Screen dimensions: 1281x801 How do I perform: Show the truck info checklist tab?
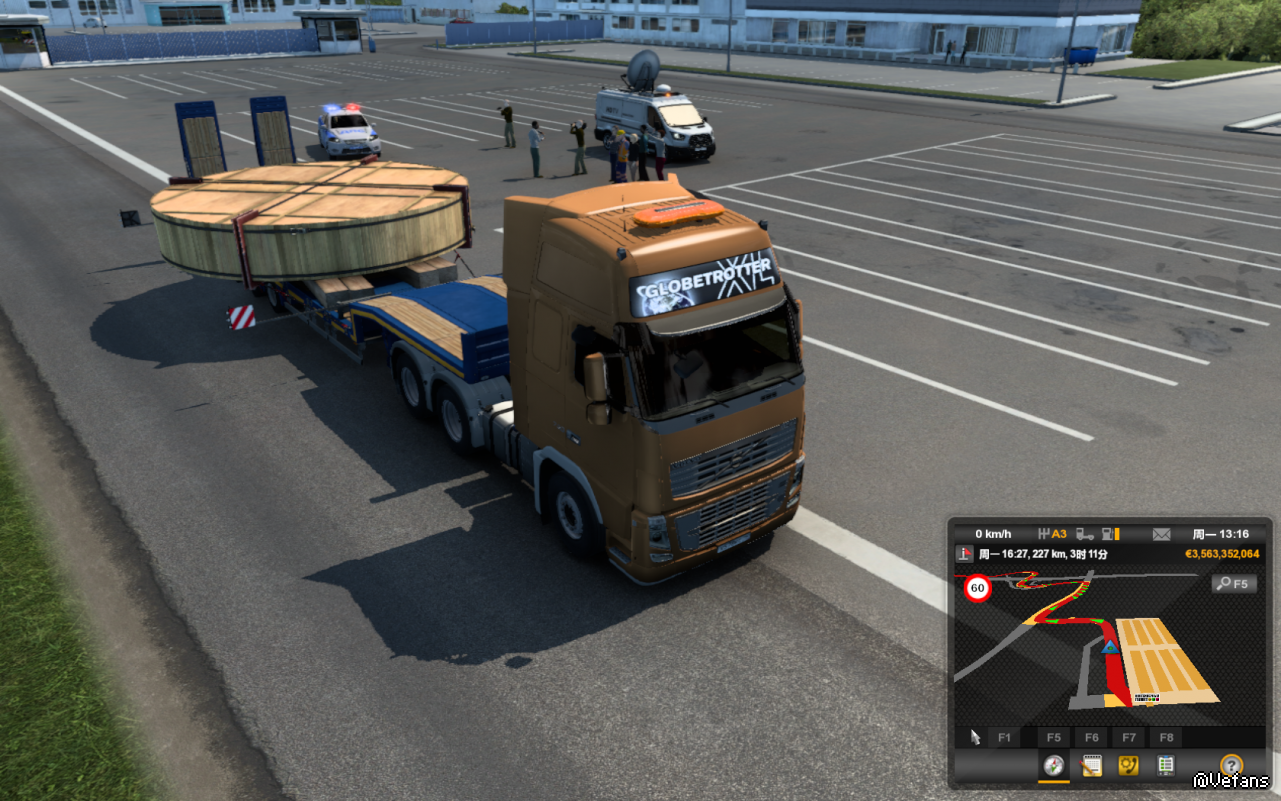[x=1165, y=766]
